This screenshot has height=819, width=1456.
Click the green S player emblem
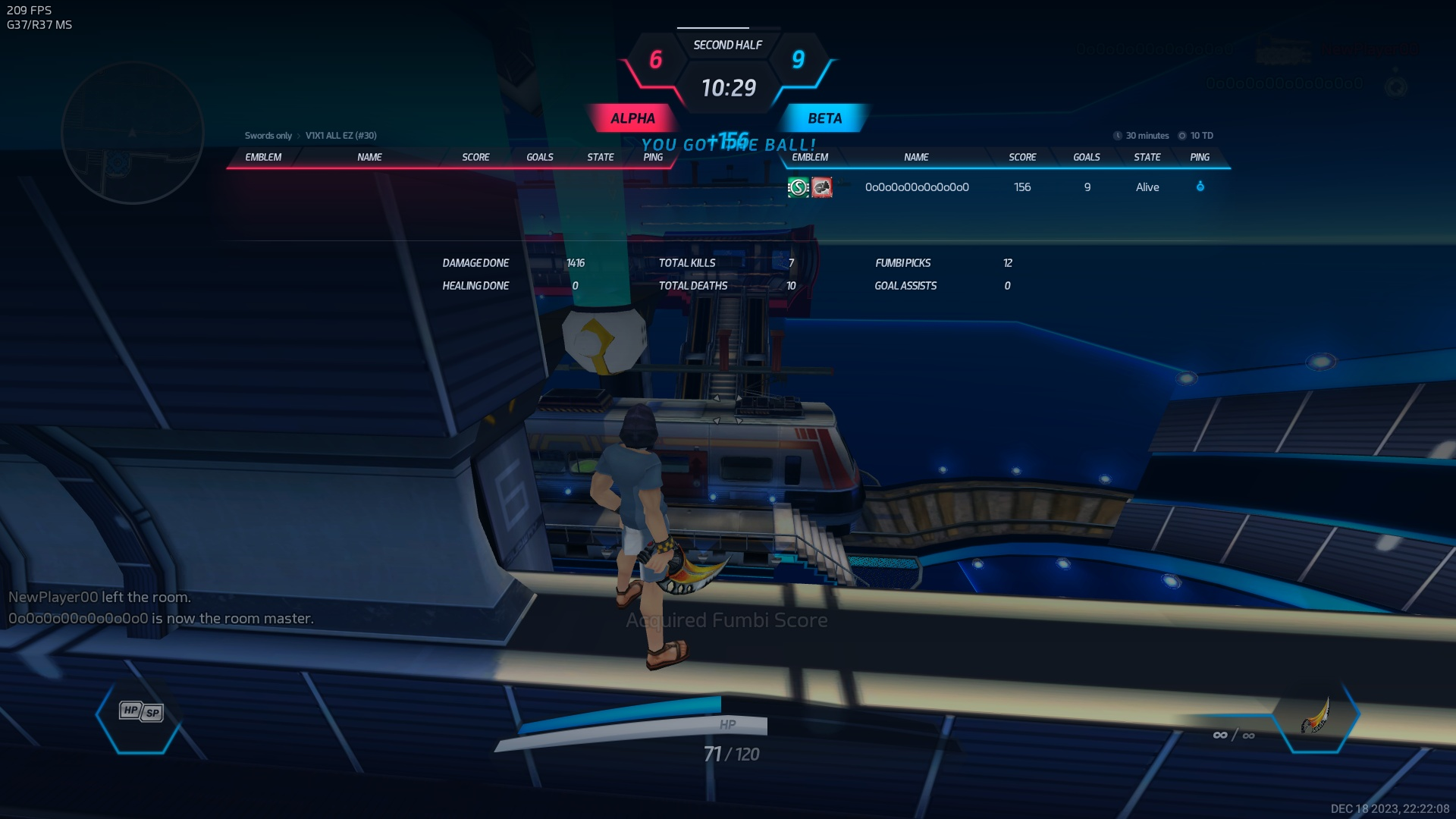coord(799,187)
